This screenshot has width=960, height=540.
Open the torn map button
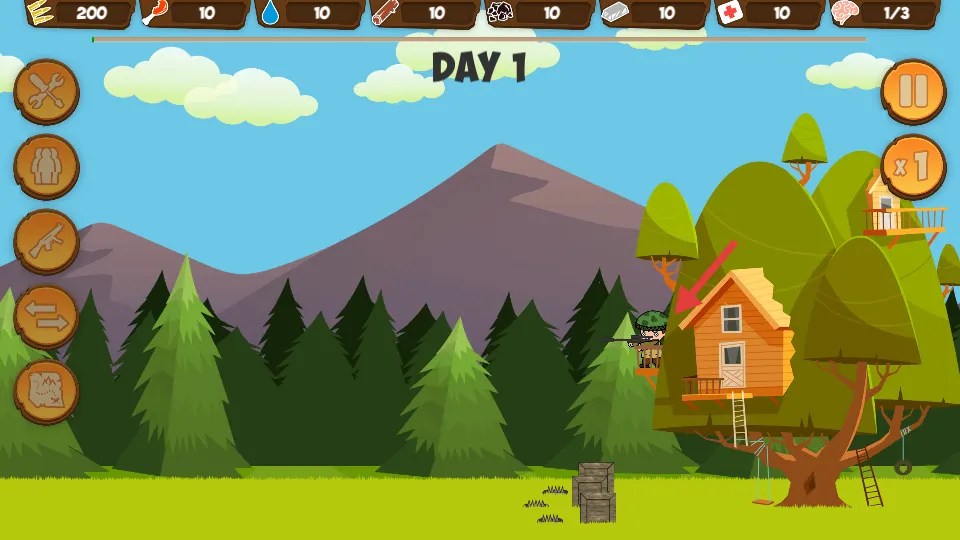tap(46, 391)
